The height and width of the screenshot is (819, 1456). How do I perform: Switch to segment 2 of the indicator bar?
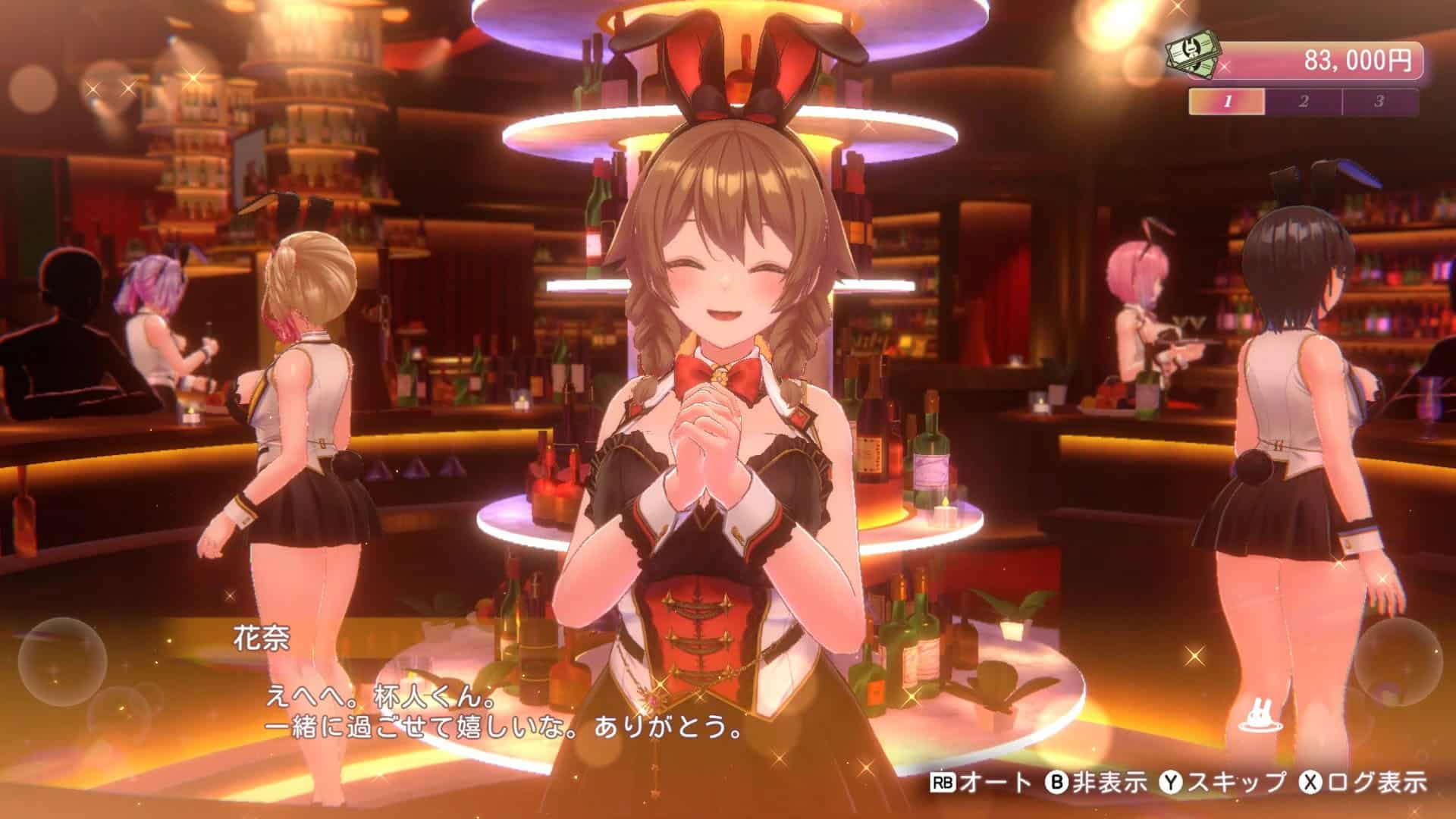point(1304,98)
